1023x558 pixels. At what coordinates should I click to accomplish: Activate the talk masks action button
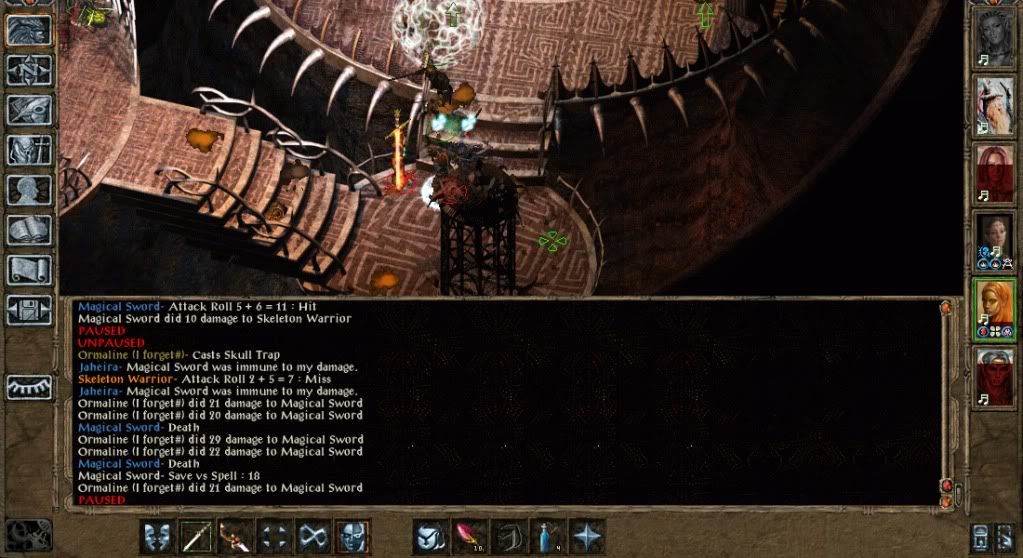(156, 536)
